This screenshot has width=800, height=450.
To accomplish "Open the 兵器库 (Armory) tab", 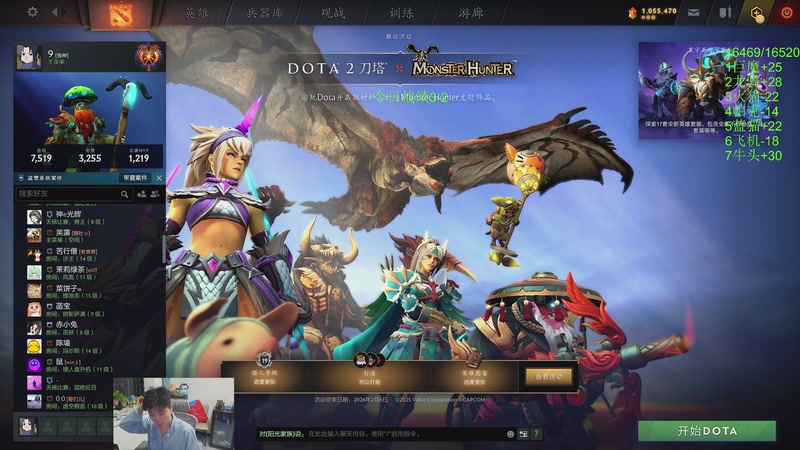I will pyautogui.click(x=265, y=13).
